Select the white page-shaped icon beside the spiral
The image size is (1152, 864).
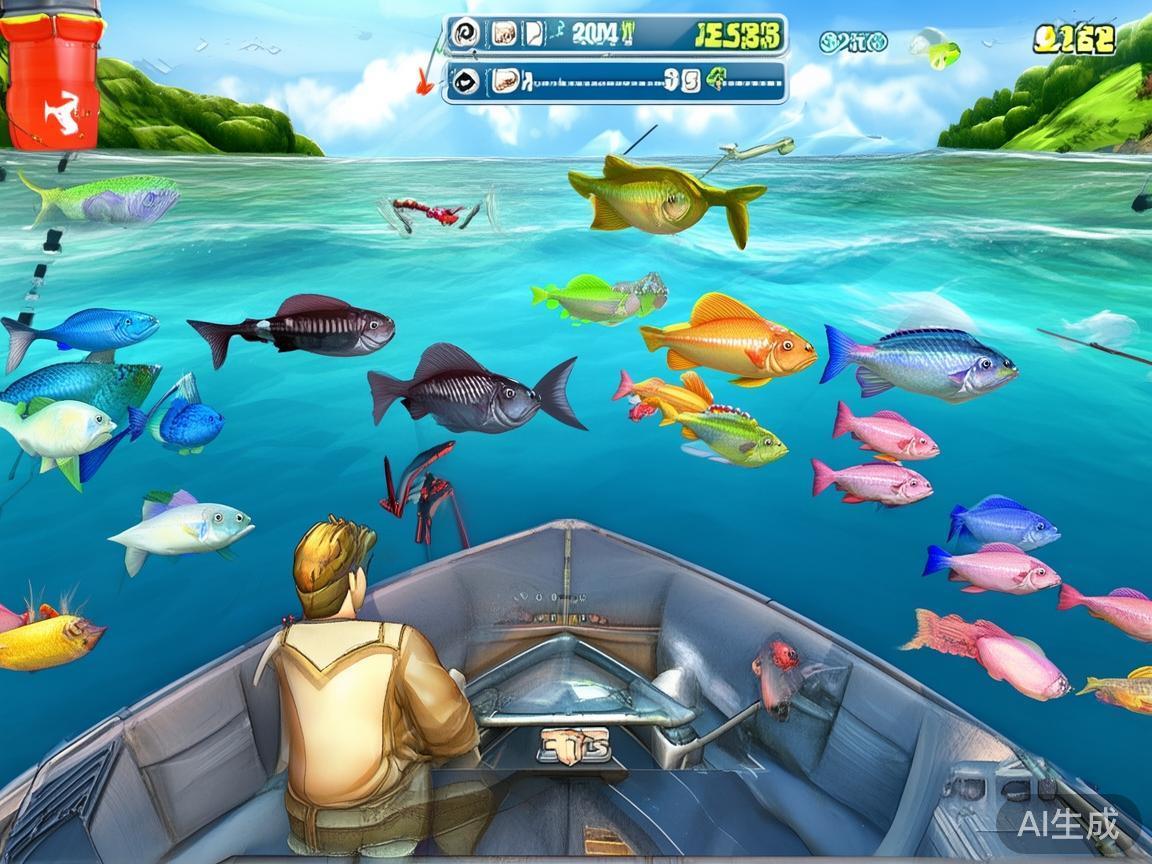534,34
